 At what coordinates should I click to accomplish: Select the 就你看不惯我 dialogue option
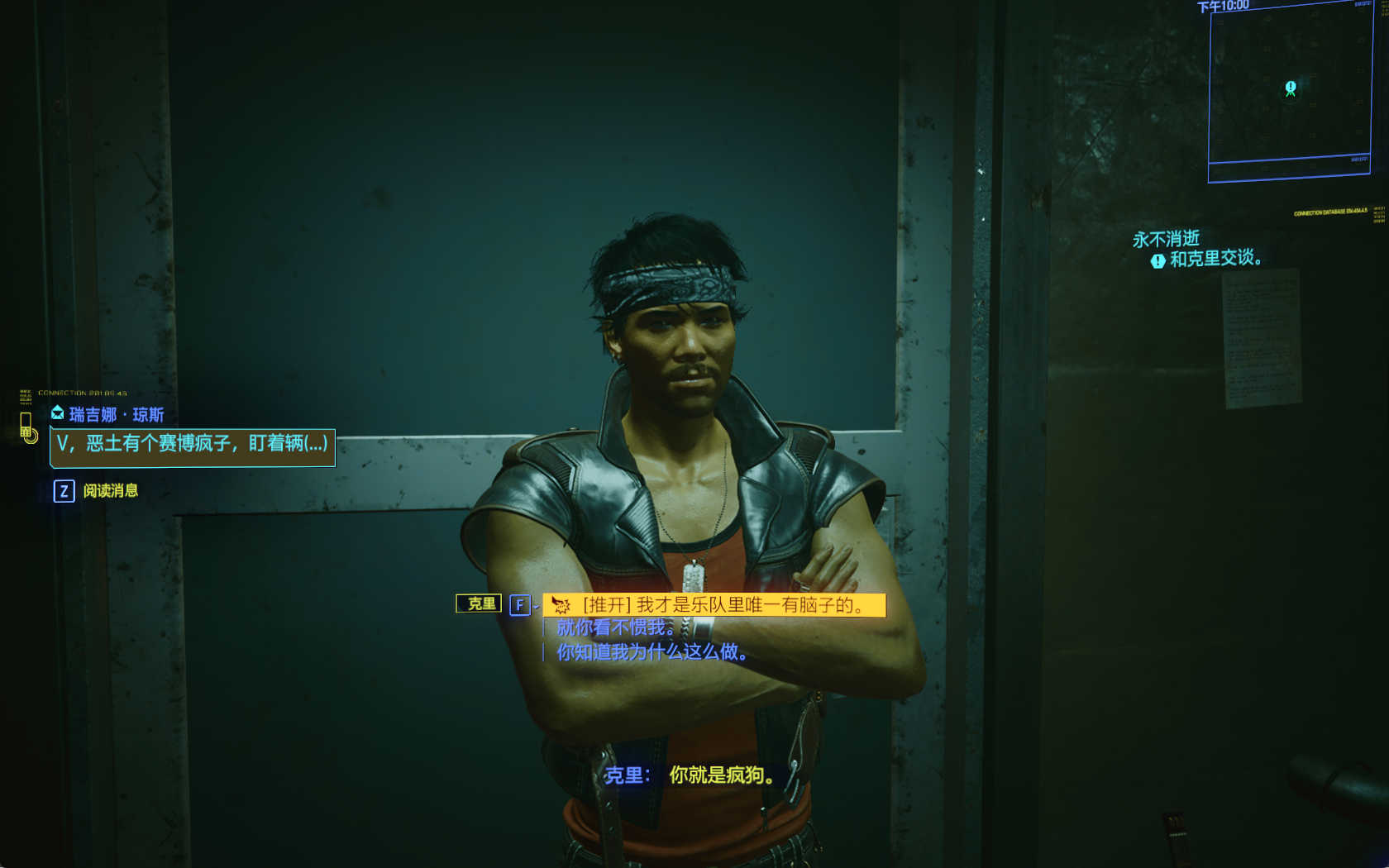(x=615, y=628)
